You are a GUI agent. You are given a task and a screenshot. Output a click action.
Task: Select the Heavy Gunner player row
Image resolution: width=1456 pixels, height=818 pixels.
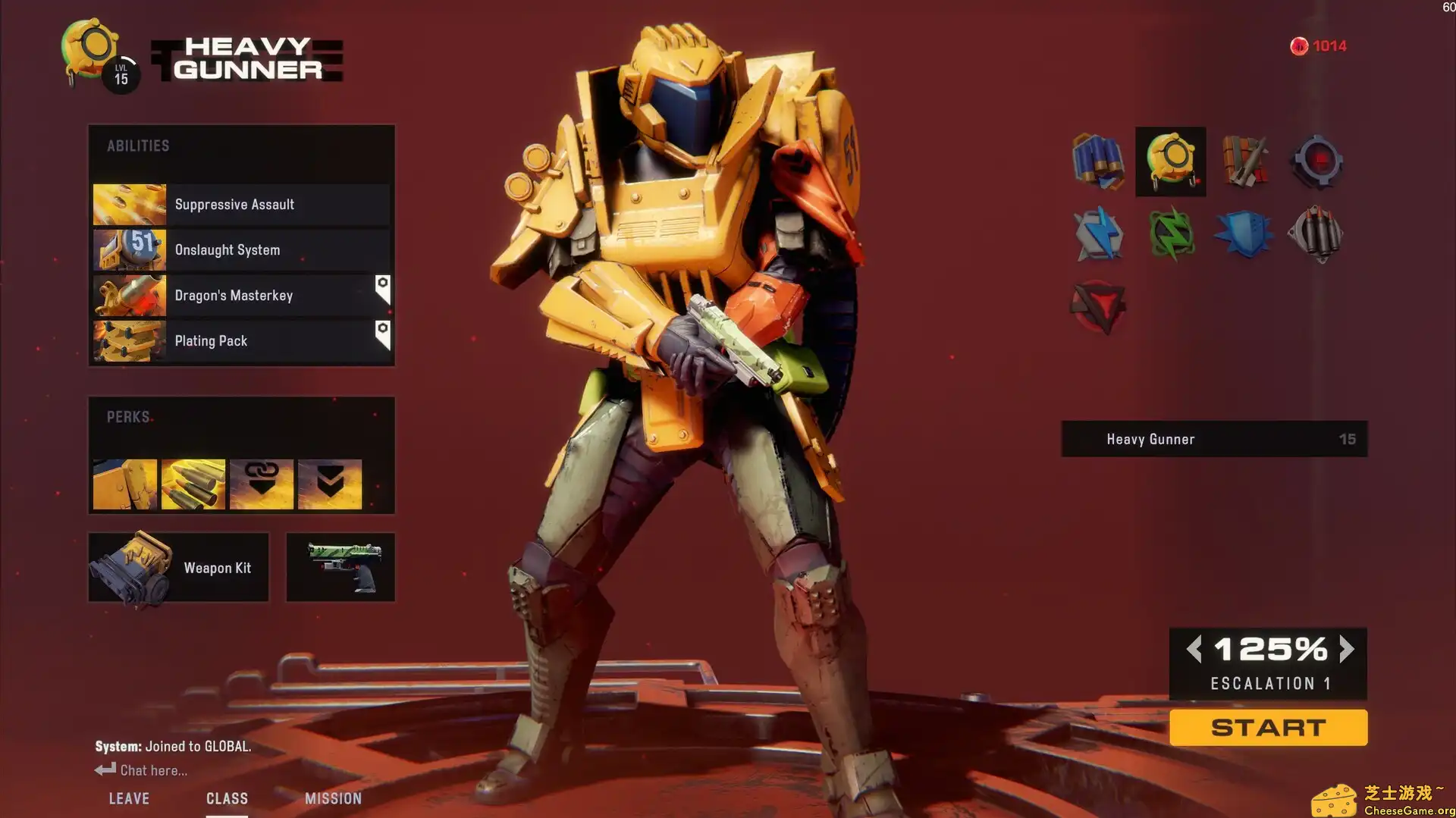click(1214, 439)
